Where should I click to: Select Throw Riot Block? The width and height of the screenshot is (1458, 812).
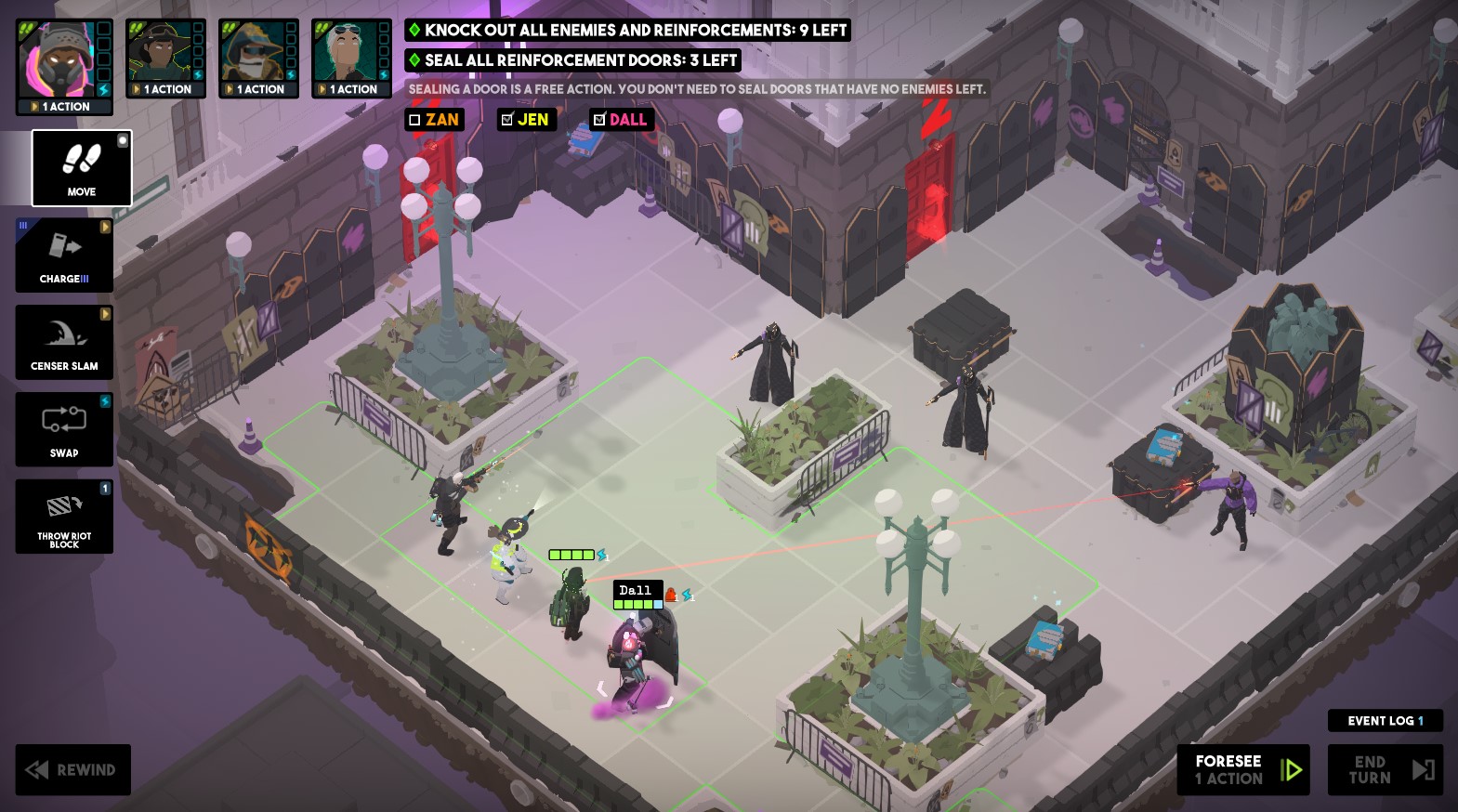(63, 516)
